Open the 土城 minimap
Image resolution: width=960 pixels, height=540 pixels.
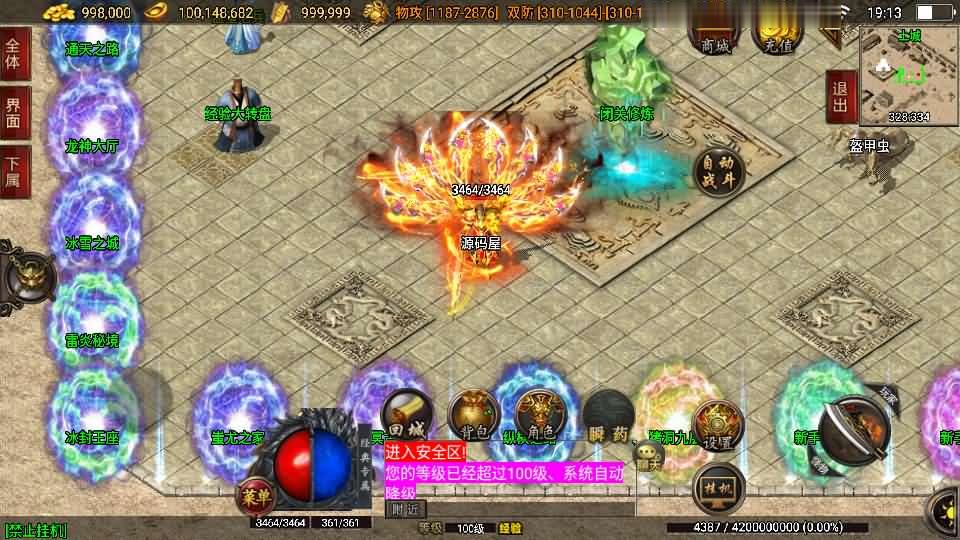coord(908,73)
